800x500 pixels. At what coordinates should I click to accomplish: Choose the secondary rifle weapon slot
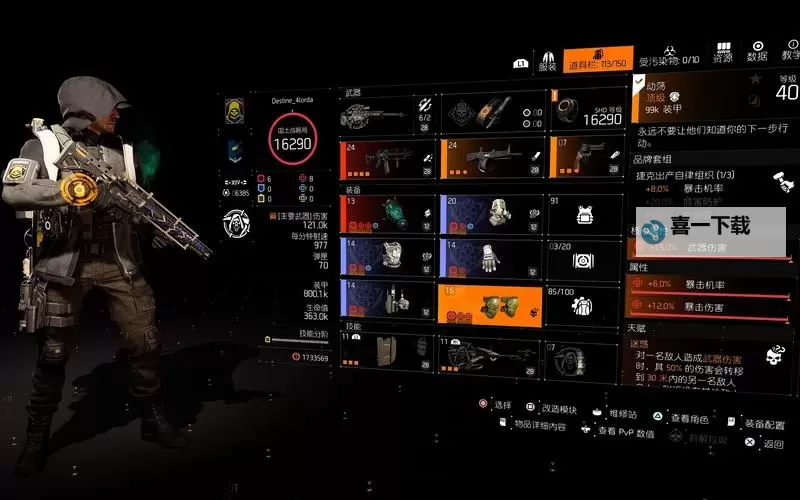[x=492, y=159]
